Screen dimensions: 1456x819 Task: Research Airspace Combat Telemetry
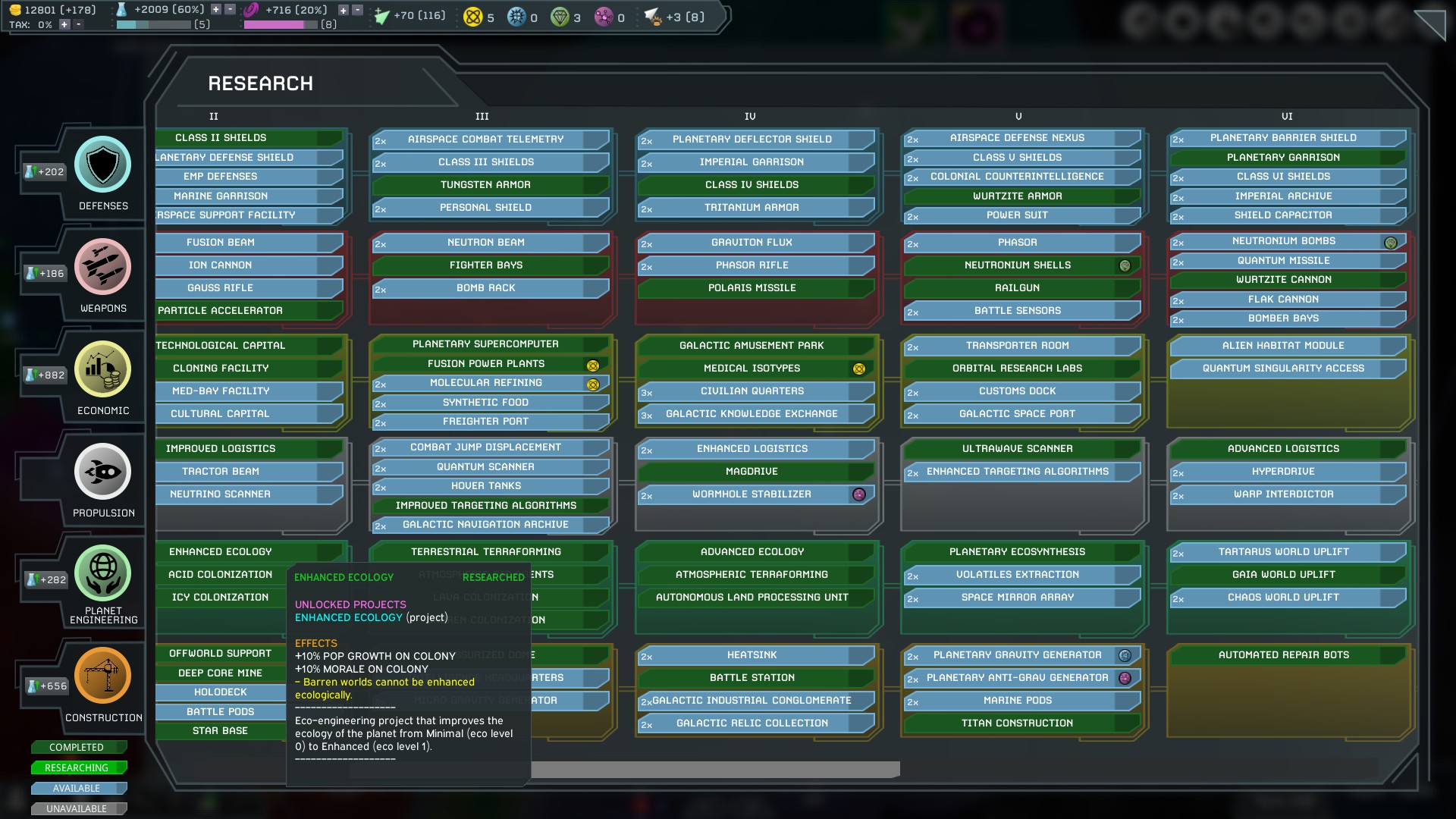coord(486,140)
